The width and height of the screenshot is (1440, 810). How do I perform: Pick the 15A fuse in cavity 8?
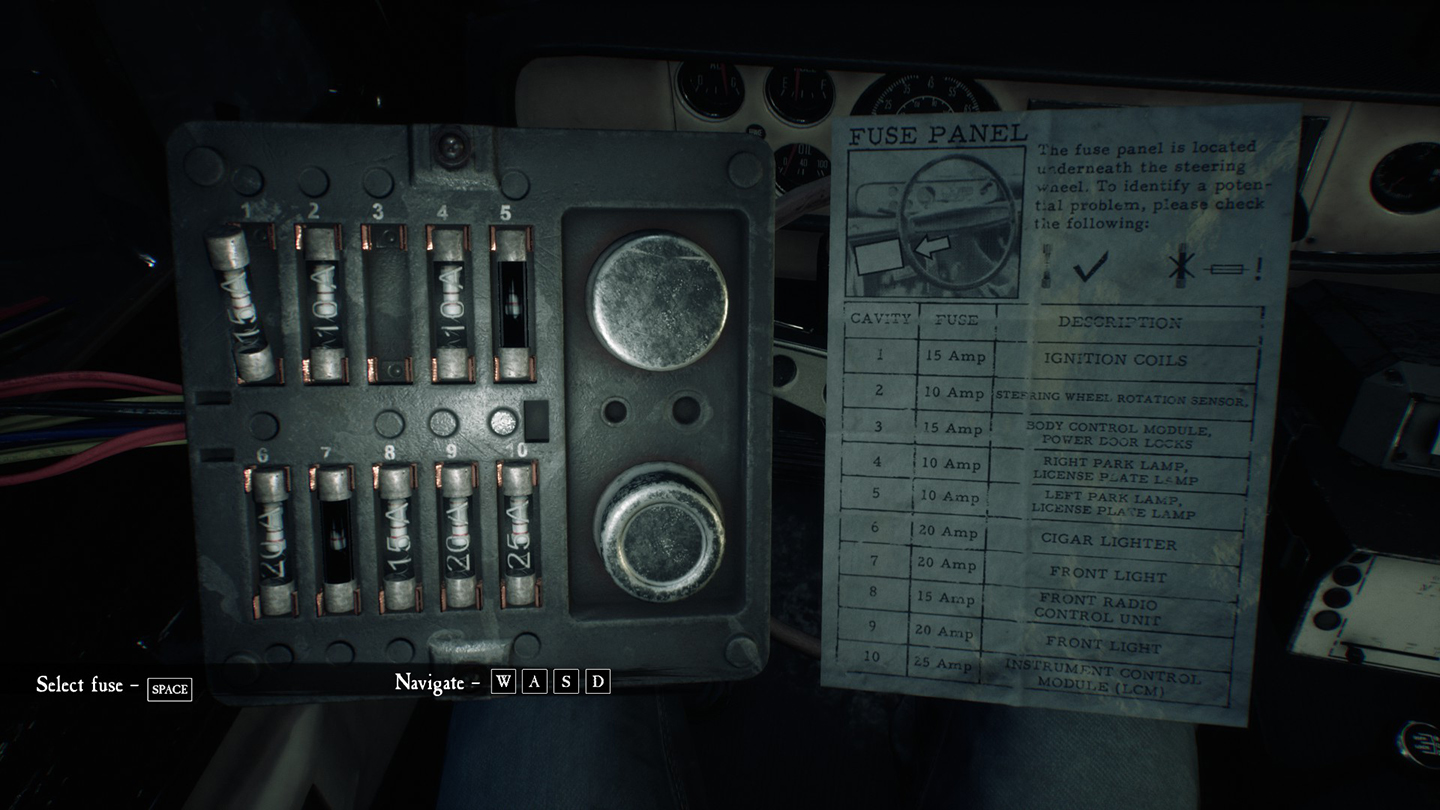click(x=399, y=538)
